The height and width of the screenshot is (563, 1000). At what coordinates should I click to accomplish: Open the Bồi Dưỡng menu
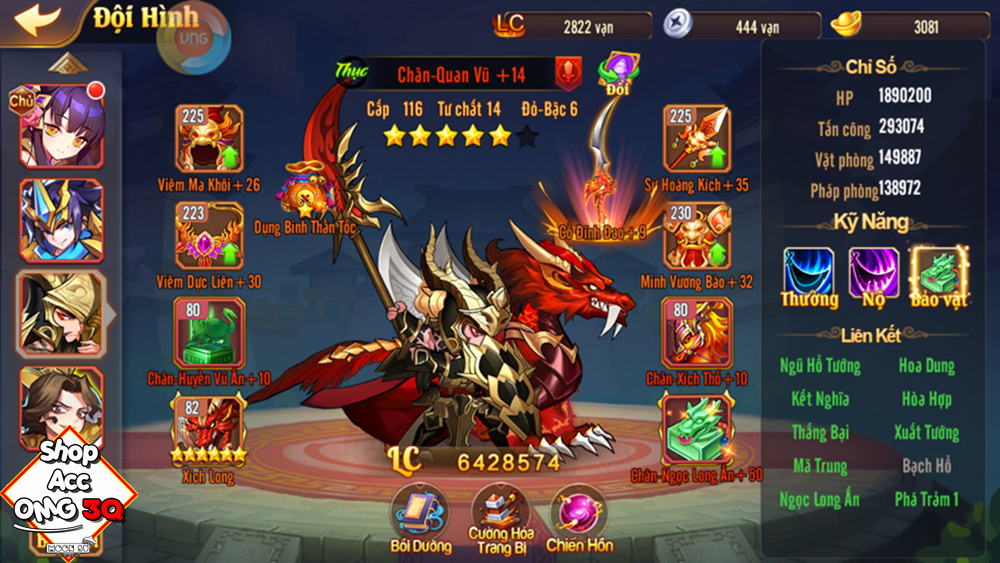coord(418,511)
